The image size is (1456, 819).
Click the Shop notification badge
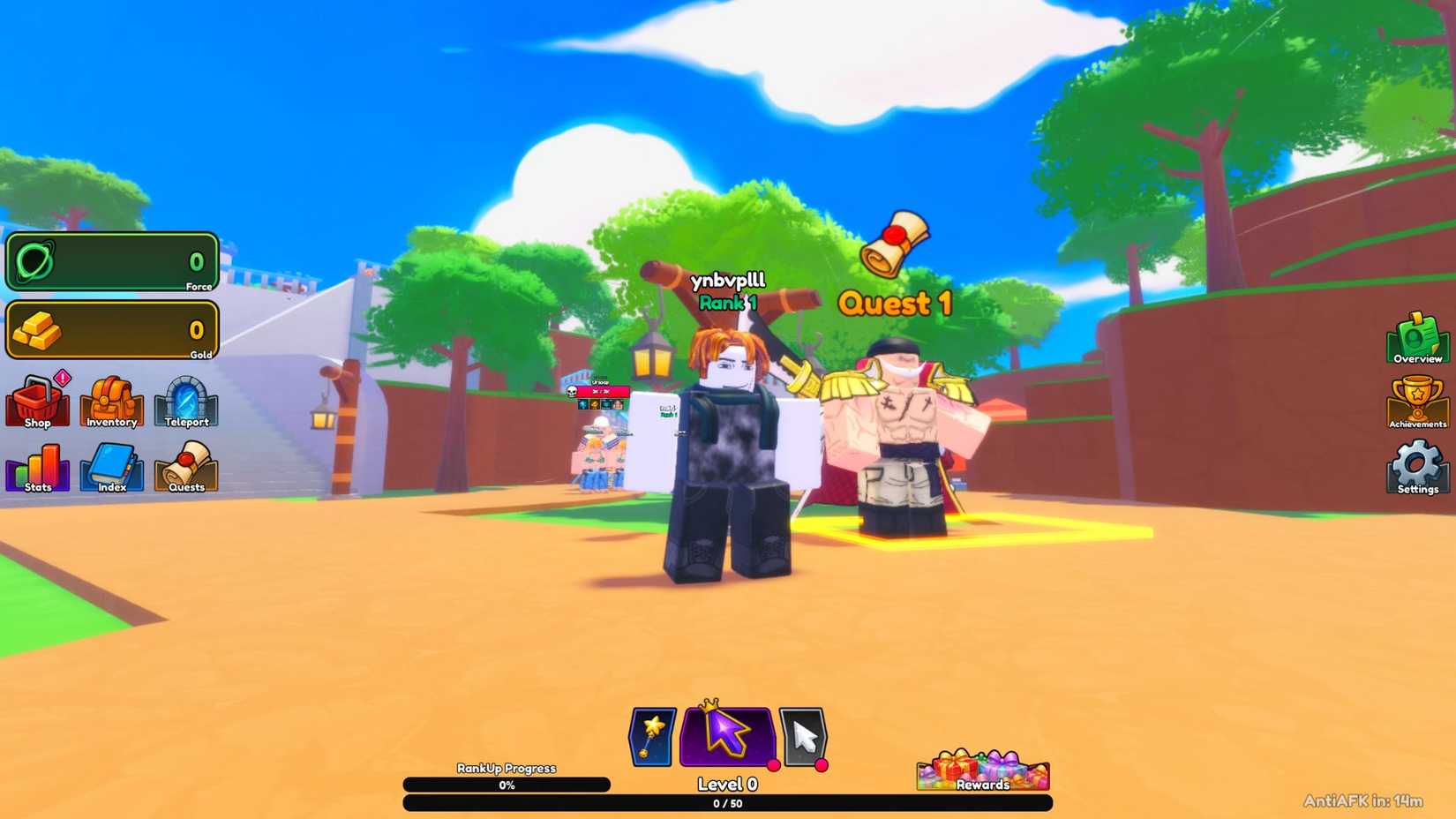pos(61,379)
